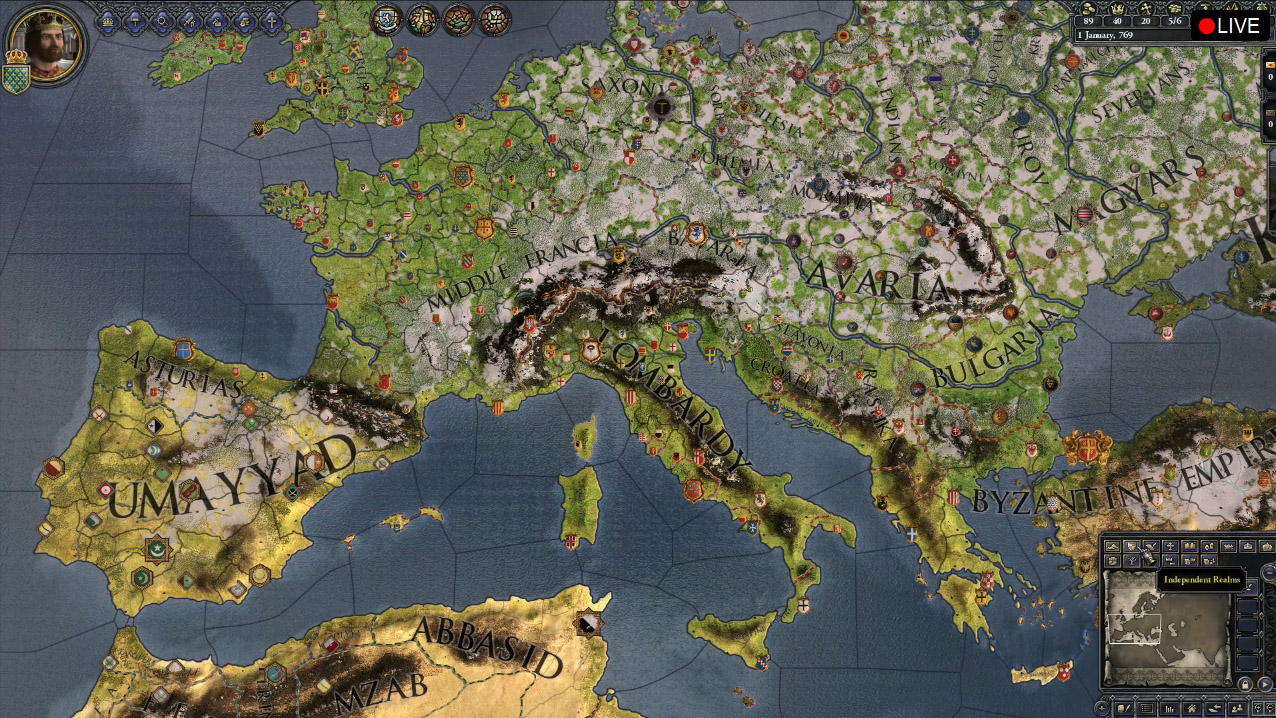Click the play button beside the minimap
1276x718 pixels.
[1265, 684]
